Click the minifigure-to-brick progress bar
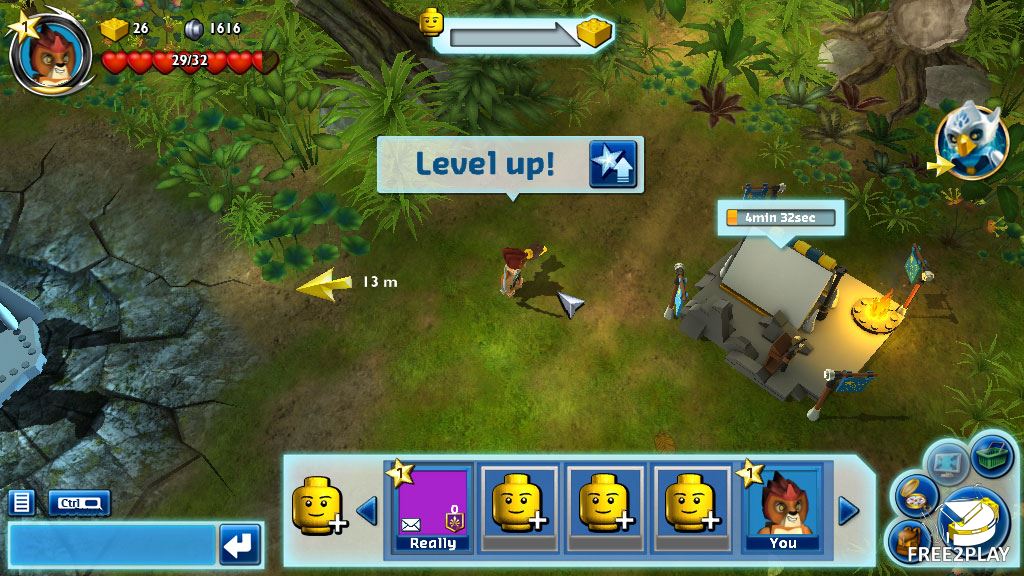 515,35
